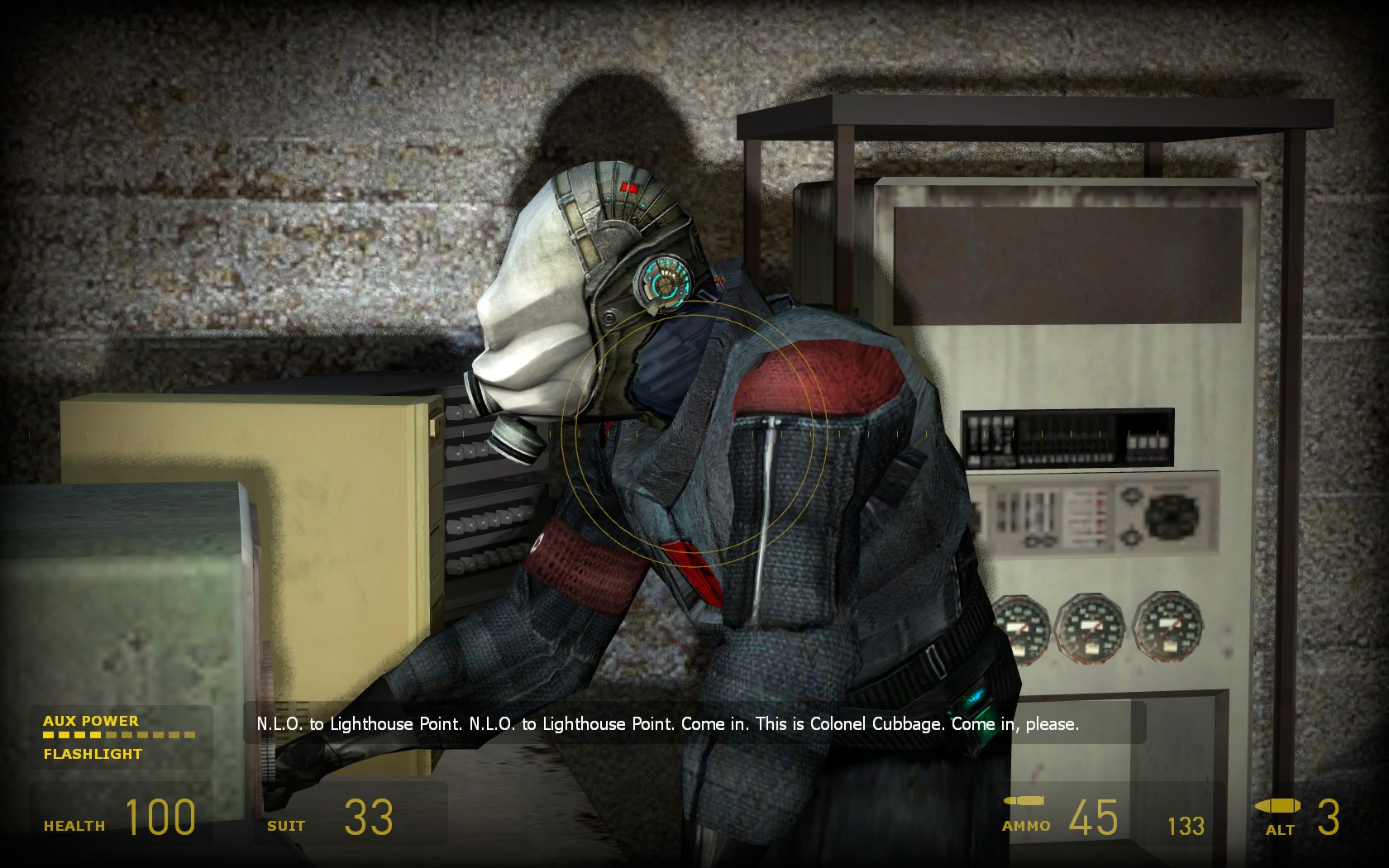Select the FLASHLIGHT indicator
1389x868 pixels.
(93, 754)
